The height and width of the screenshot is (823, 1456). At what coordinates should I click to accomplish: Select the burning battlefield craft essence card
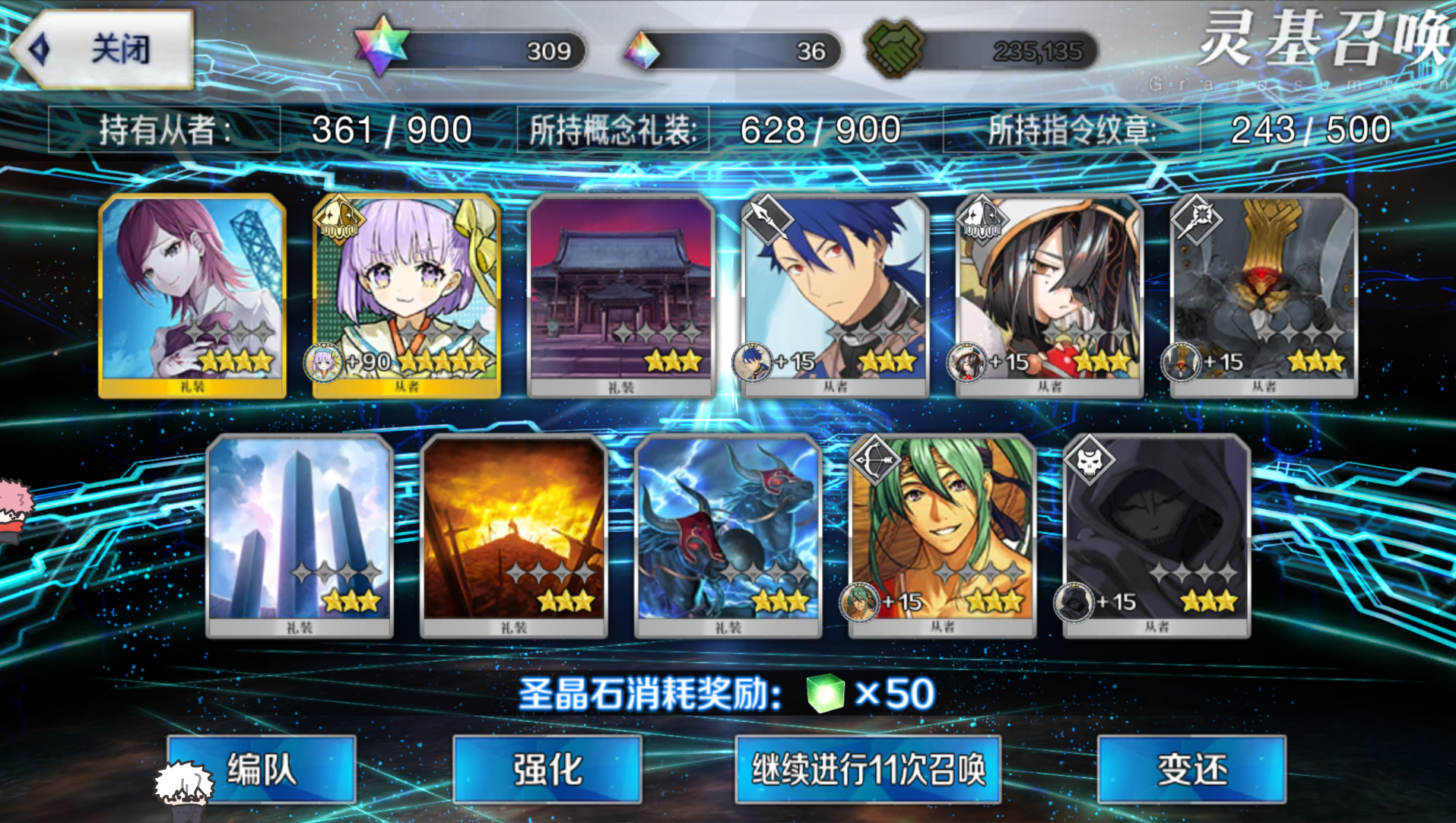coord(514,535)
